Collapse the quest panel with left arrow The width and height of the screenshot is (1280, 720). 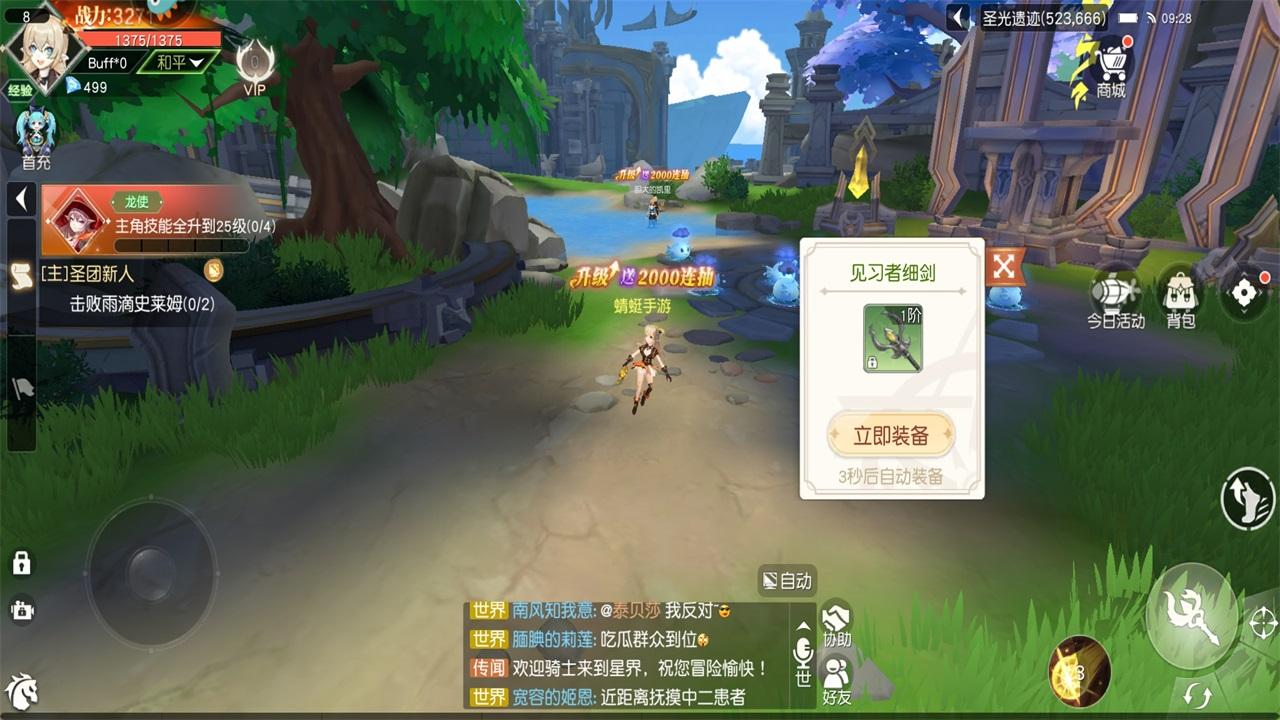tap(20, 198)
